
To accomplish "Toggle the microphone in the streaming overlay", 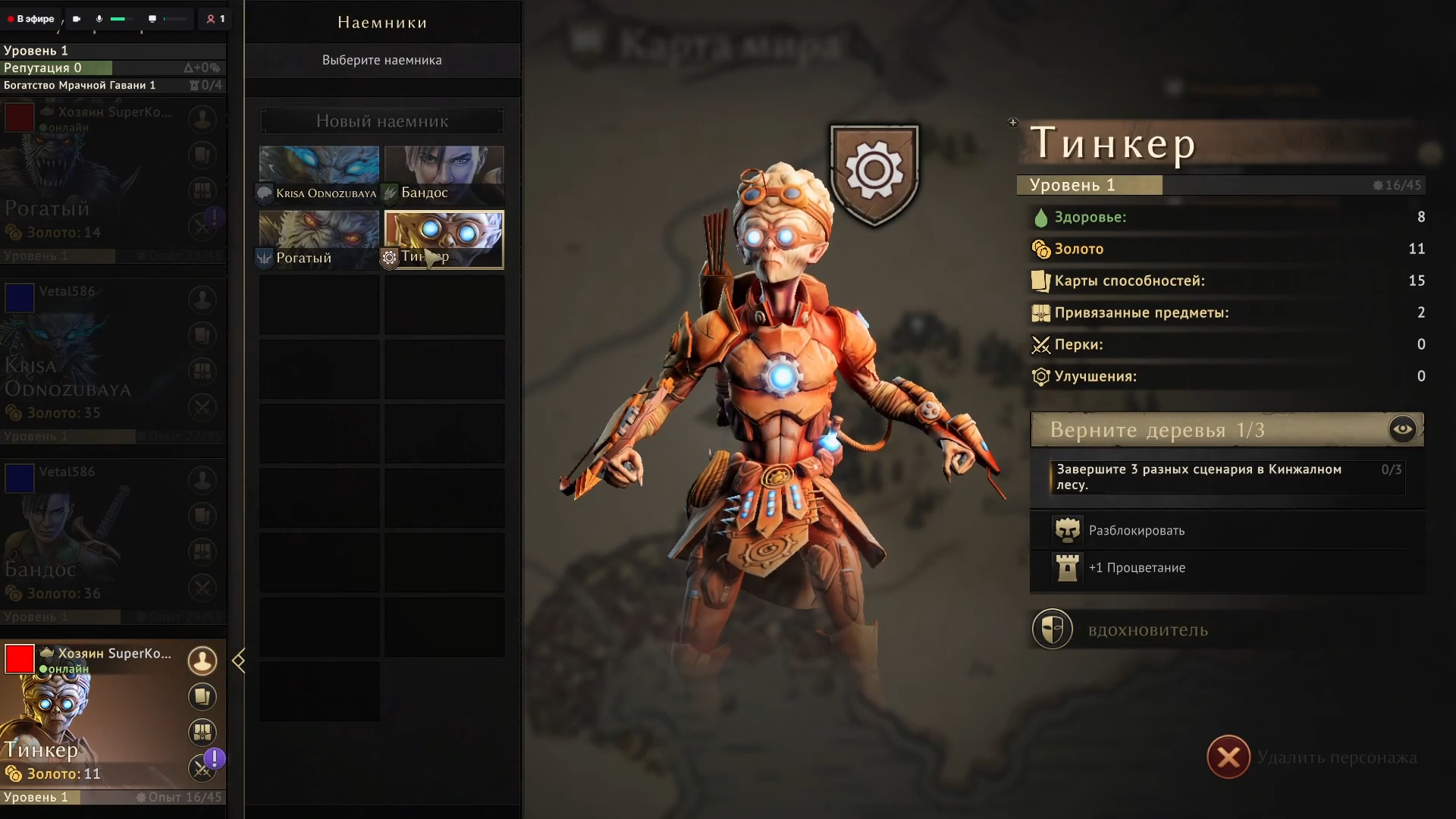I will pos(99,19).
